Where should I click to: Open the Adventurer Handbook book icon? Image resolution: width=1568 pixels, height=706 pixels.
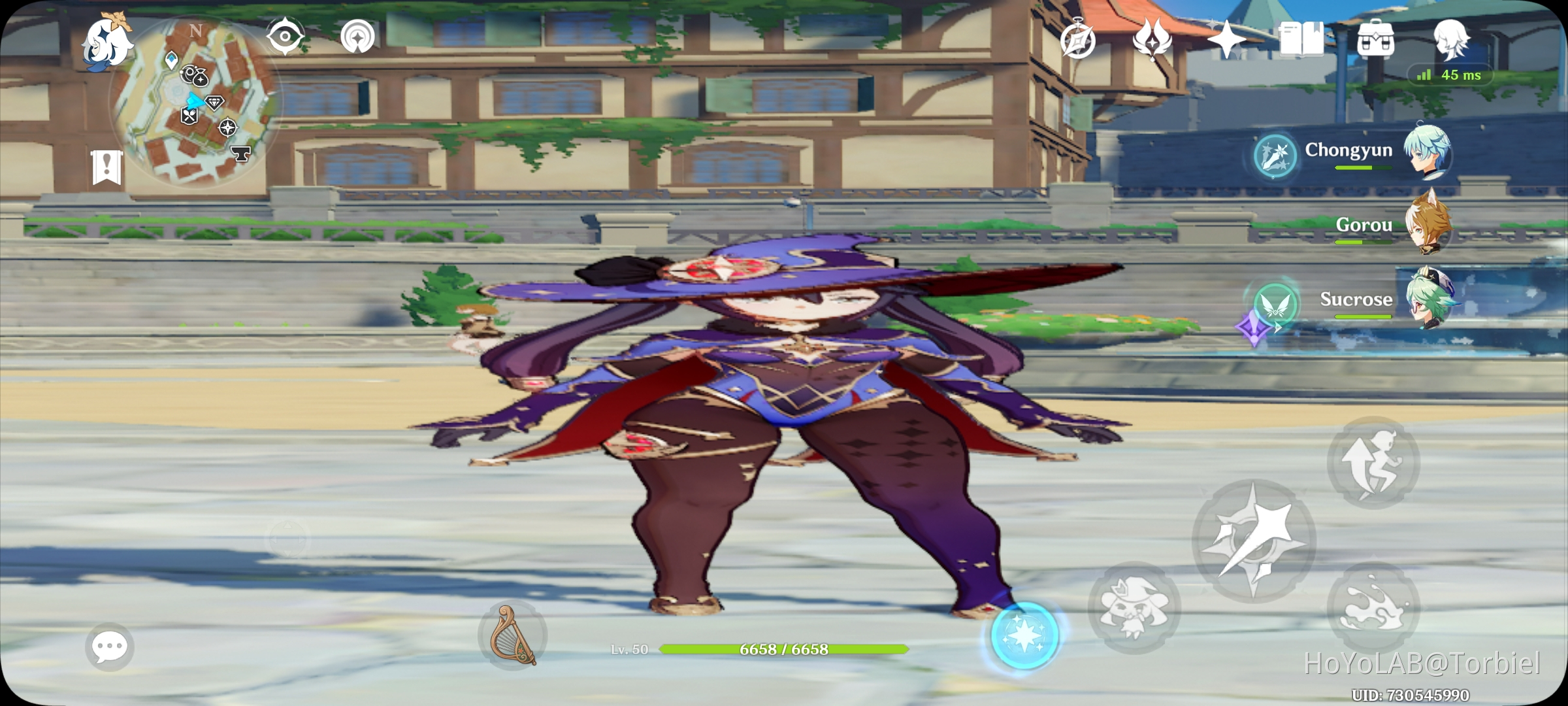1303,39
